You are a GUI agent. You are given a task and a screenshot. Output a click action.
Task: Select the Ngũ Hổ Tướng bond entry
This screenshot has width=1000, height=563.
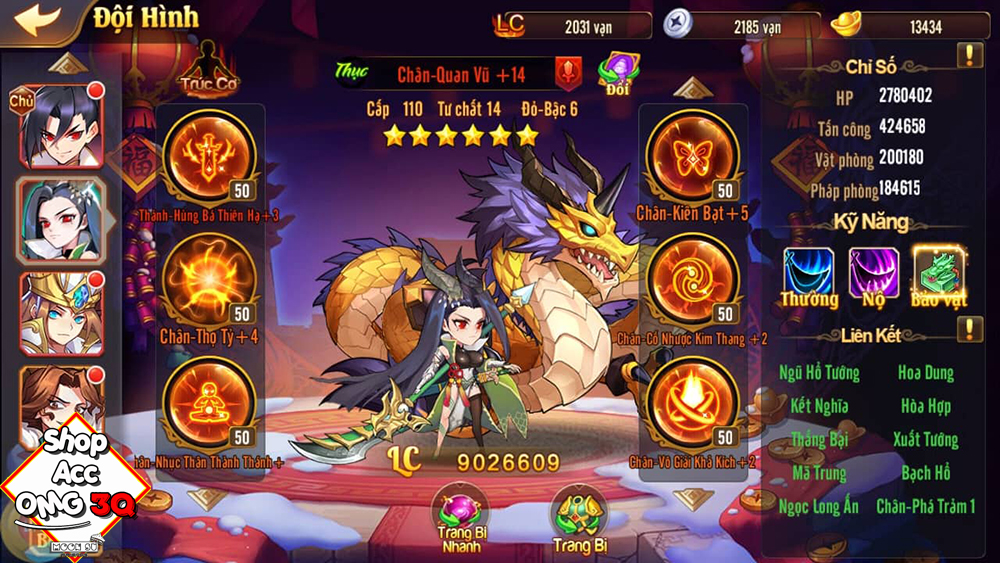click(x=818, y=373)
